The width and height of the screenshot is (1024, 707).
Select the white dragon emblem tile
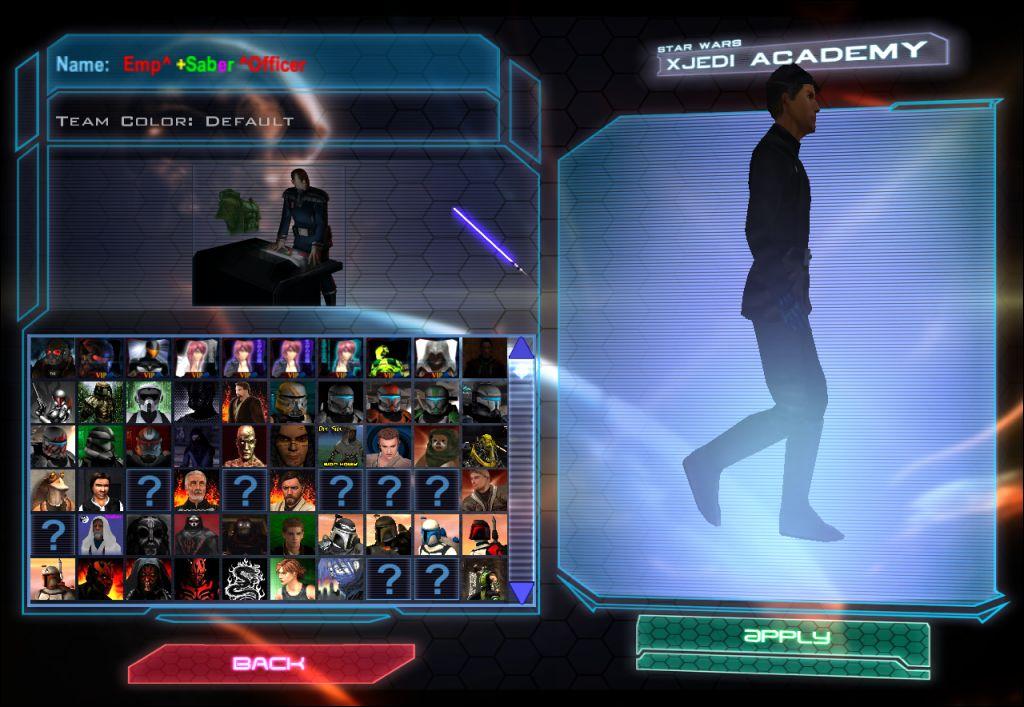tap(244, 580)
